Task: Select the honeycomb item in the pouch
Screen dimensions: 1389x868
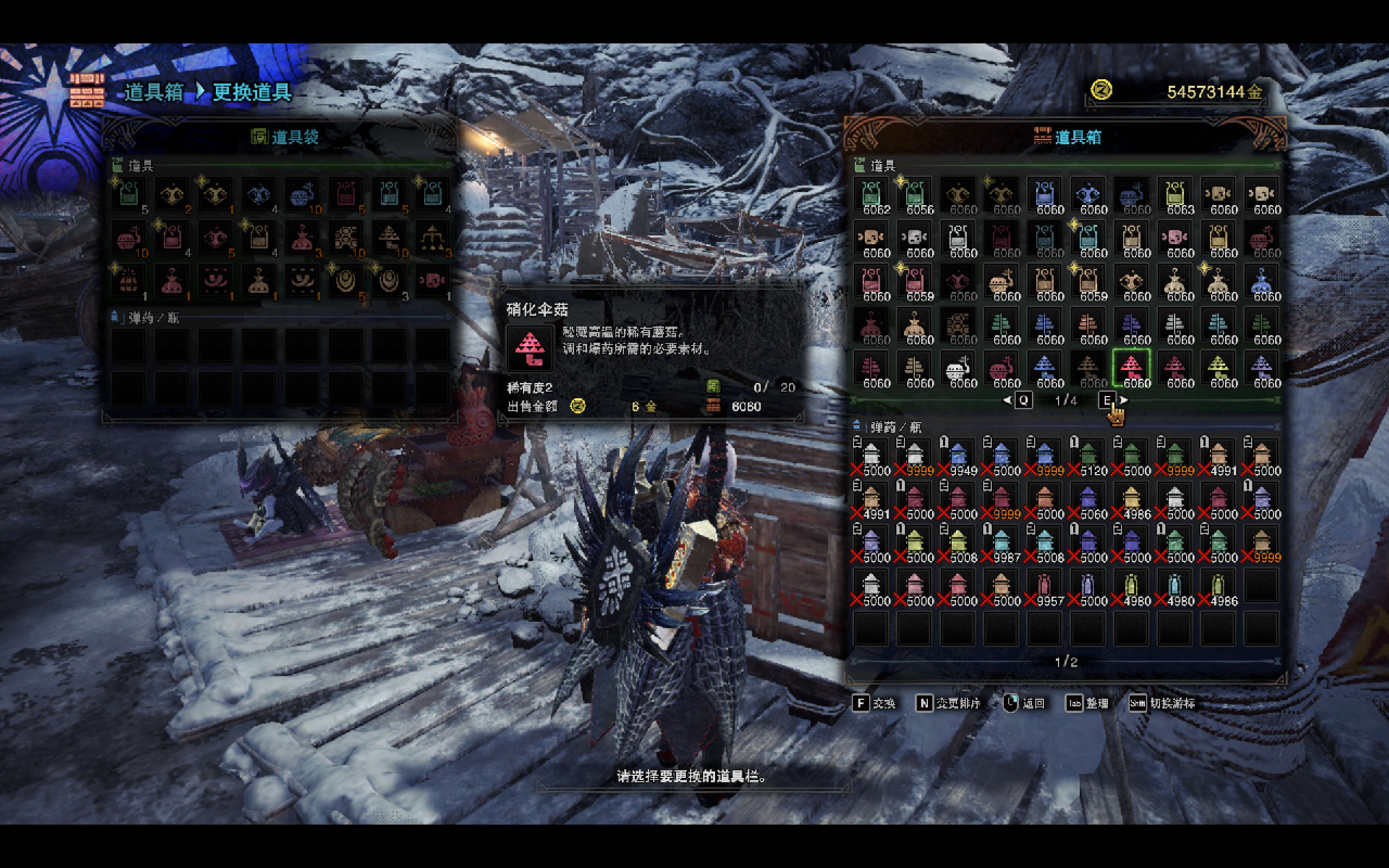Action: pyautogui.click(x=345, y=238)
